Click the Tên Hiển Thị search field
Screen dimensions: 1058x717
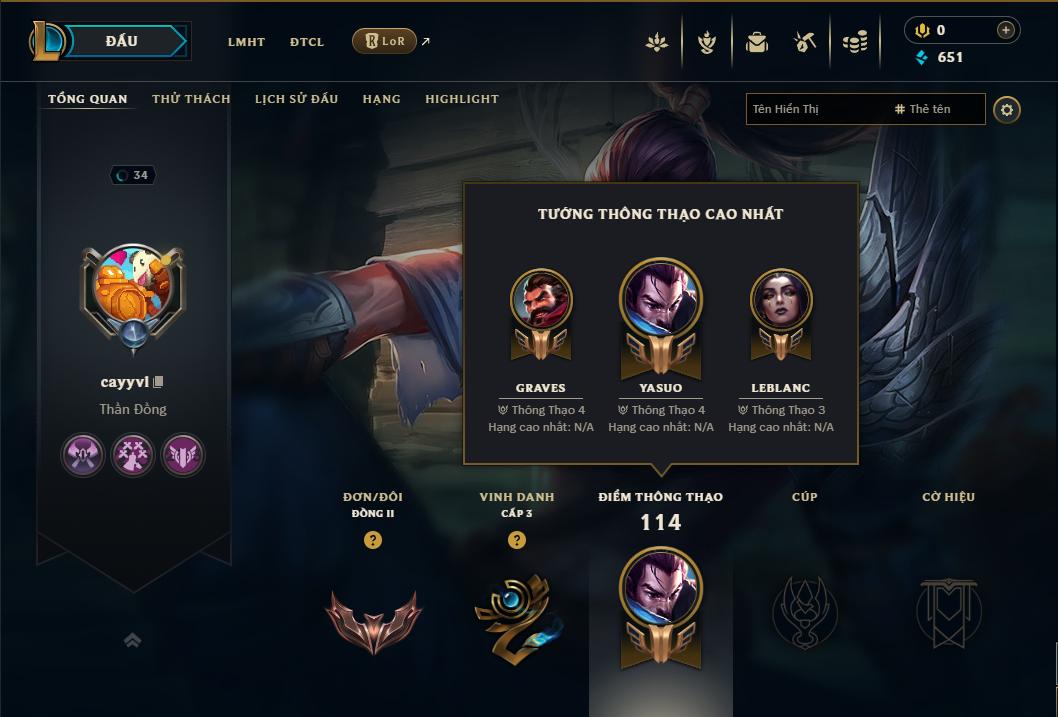(x=815, y=109)
